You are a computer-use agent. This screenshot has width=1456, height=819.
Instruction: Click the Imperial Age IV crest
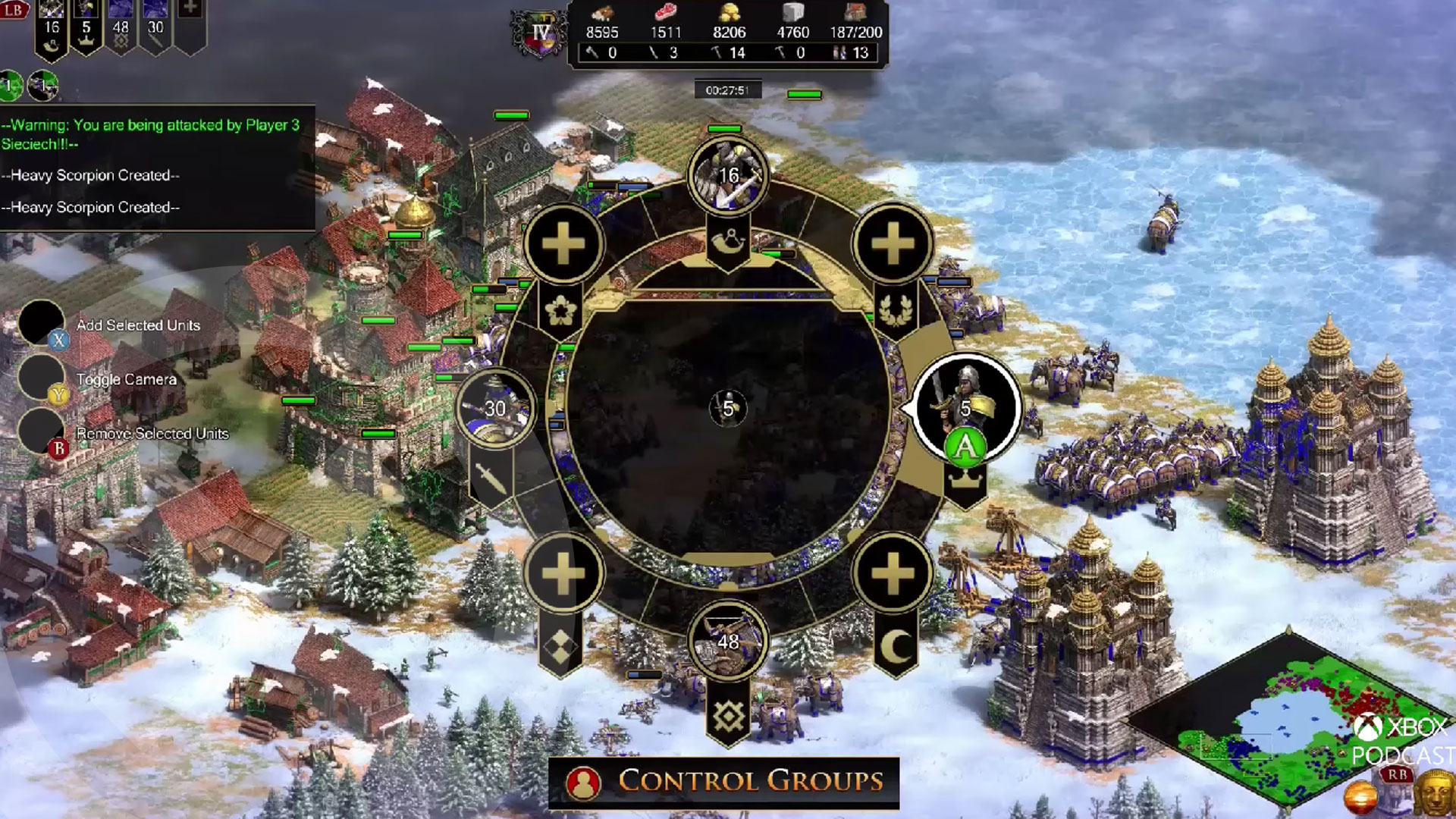click(541, 33)
